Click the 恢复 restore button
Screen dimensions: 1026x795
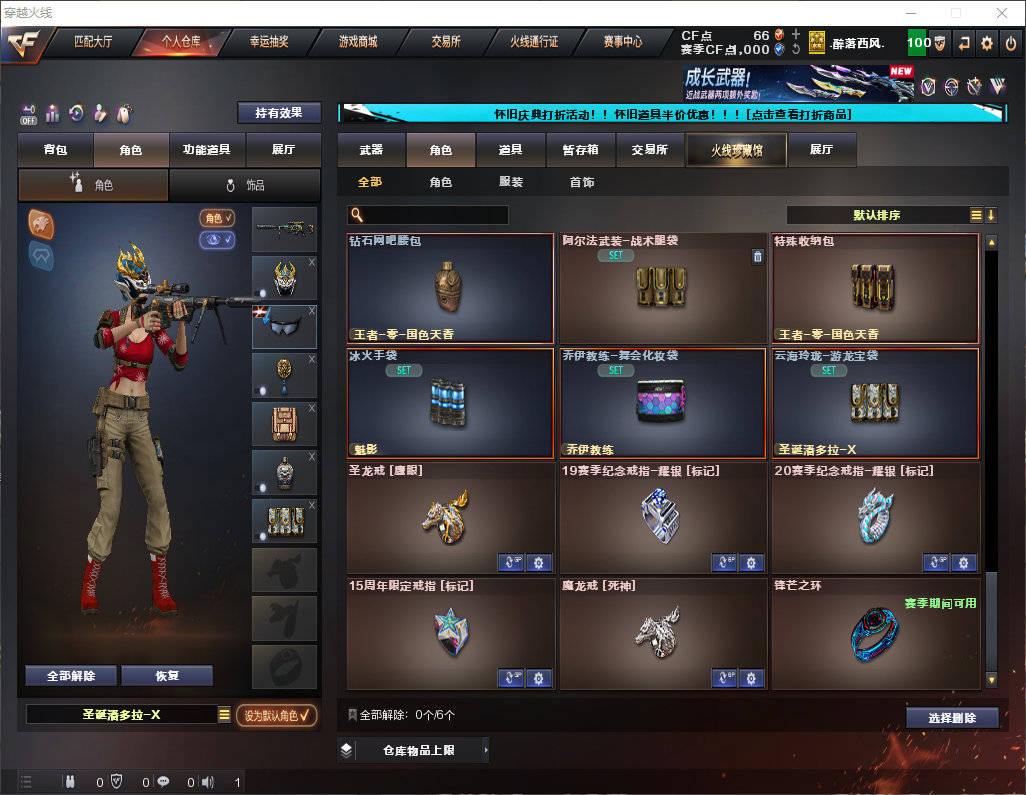pyautogui.click(x=167, y=676)
